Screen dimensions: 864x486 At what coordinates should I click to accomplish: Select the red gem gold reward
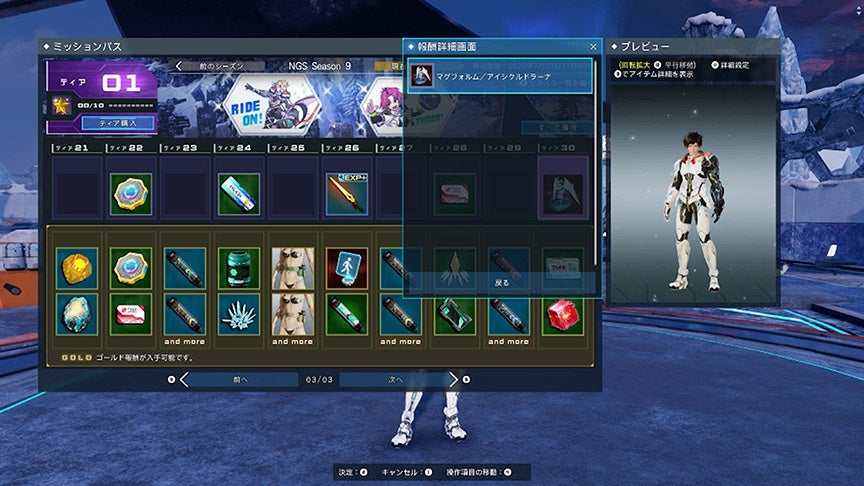pos(562,314)
